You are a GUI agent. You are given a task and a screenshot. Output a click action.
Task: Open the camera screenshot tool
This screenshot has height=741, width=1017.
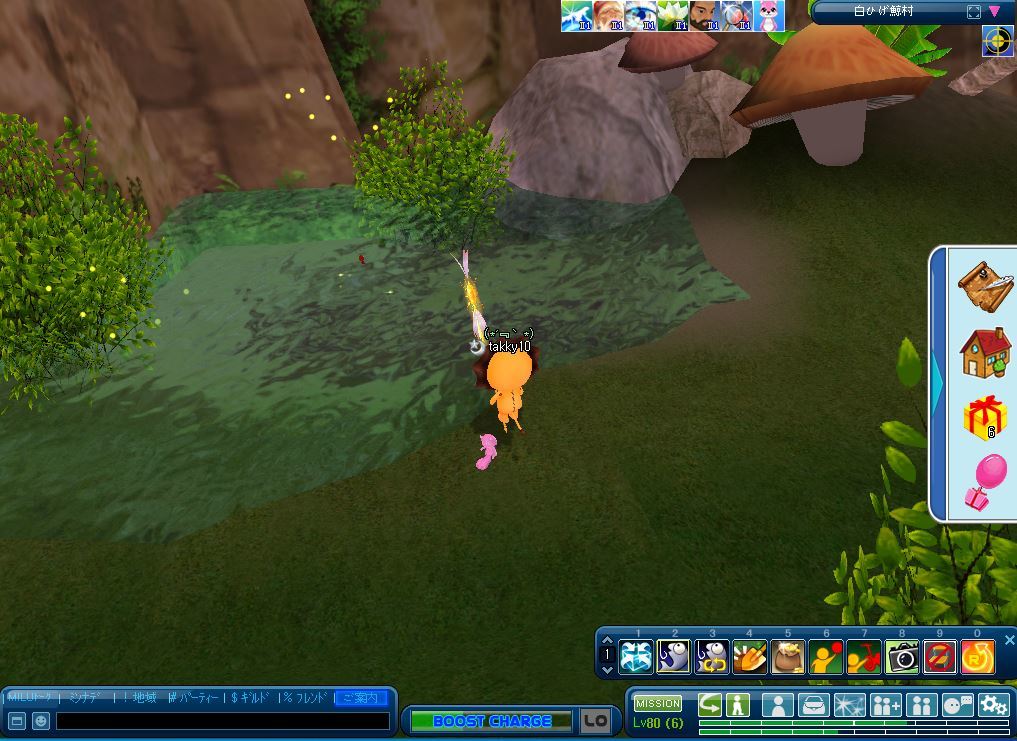902,657
